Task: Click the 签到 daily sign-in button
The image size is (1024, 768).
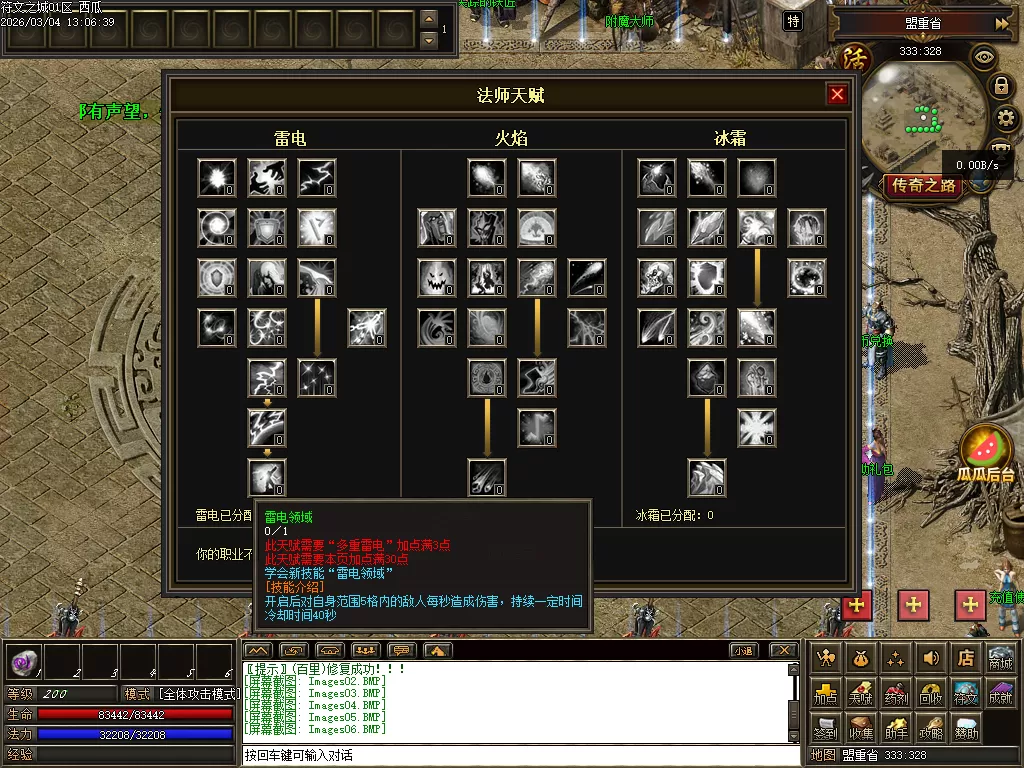Action: (x=826, y=729)
